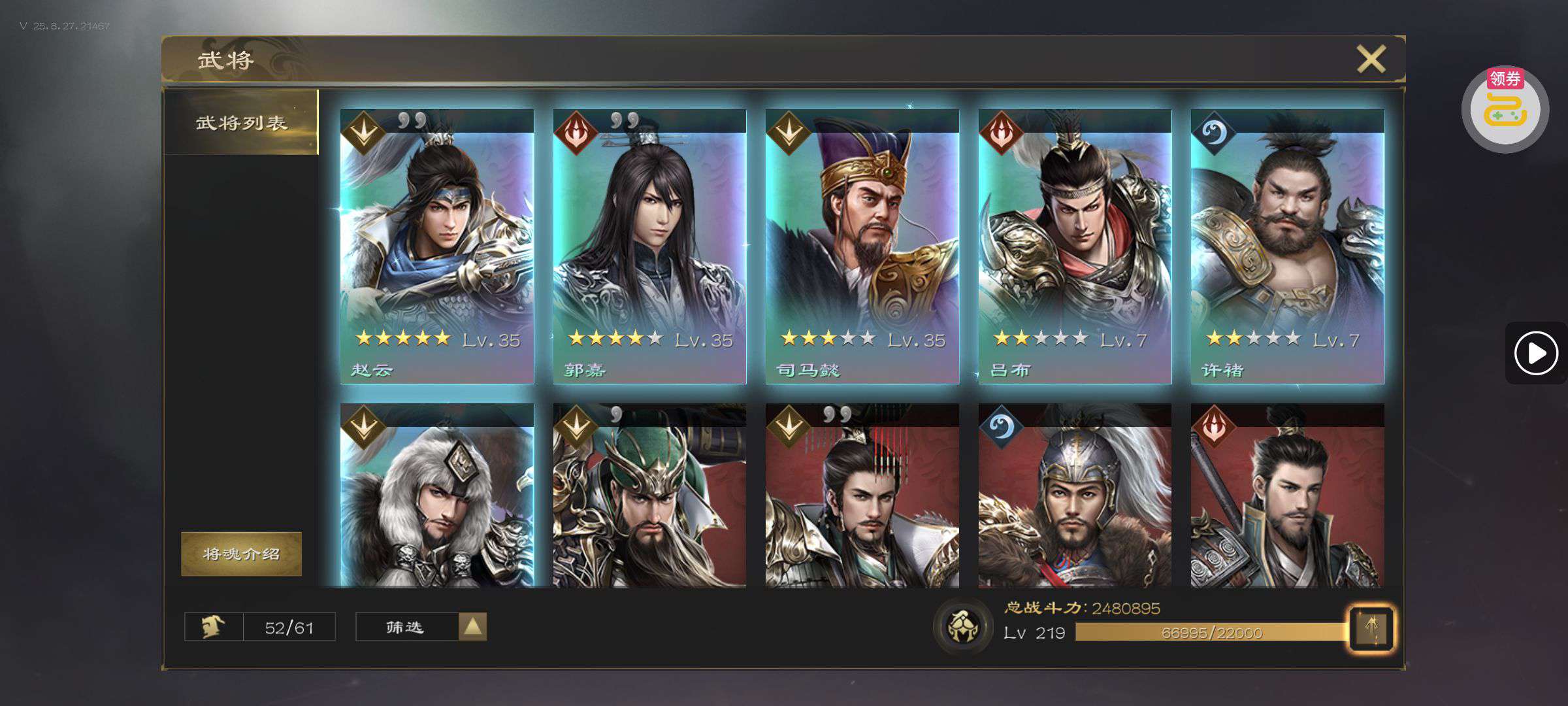Open the 领券 coupon overlay icon
Viewport: 1568px width, 706px height.
click(1505, 109)
